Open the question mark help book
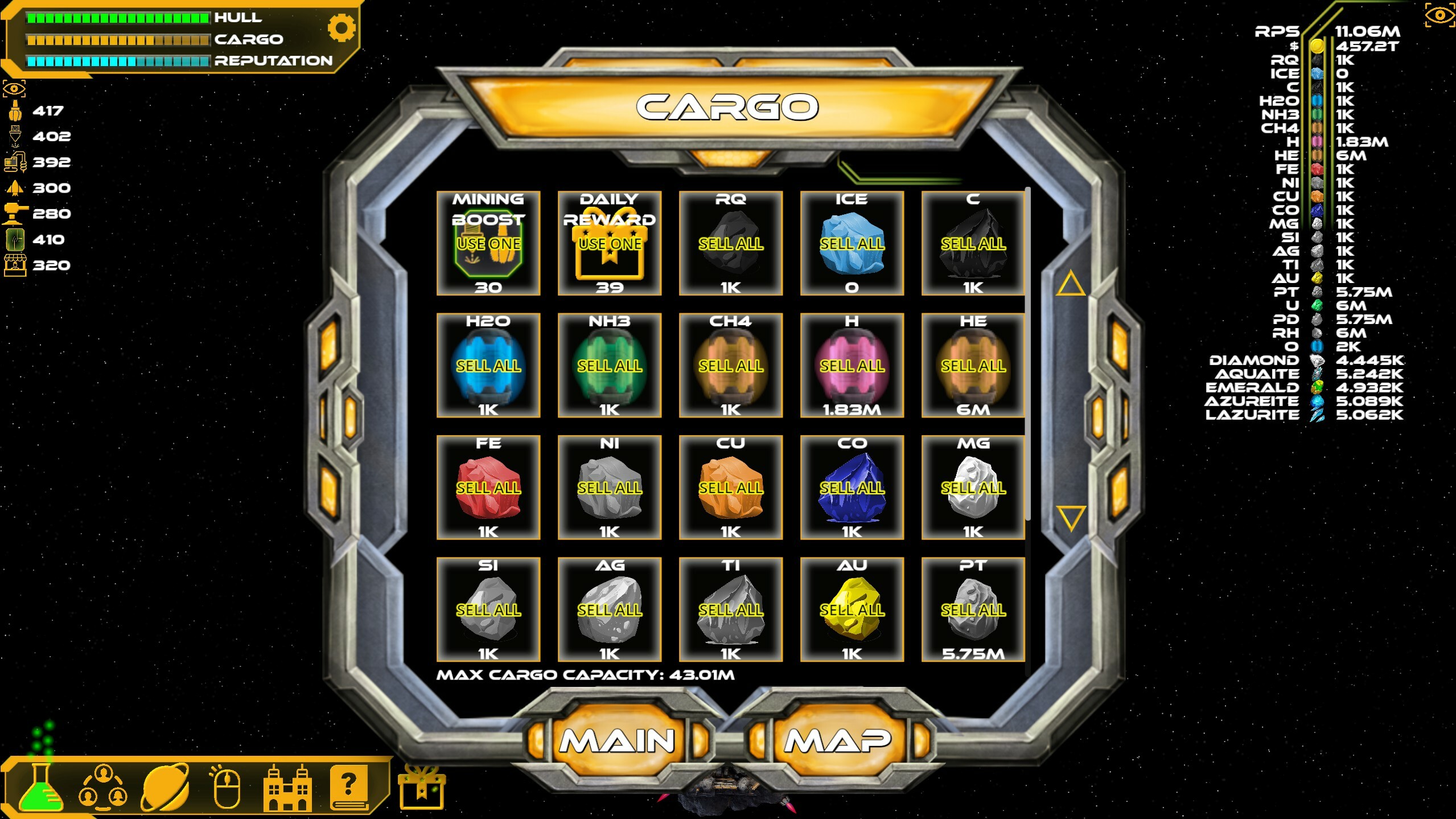Viewport: 1456px width, 819px height. [349, 791]
